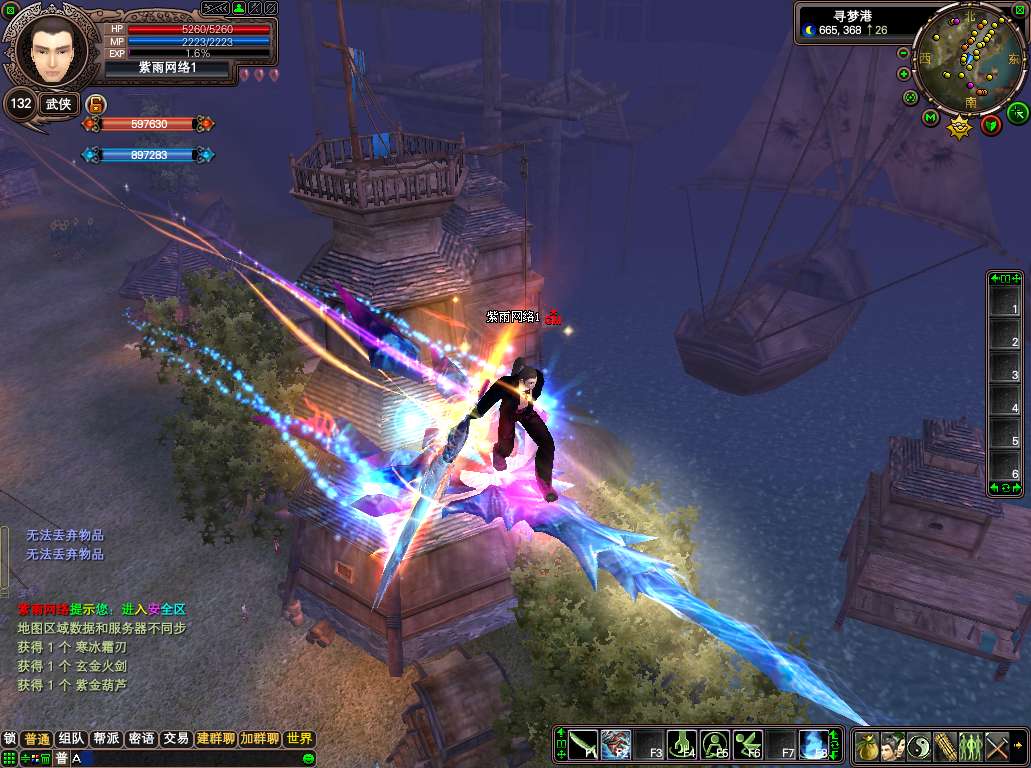Zoom out the minimap with the minus button
Image resolution: width=1031 pixels, height=768 pixels.
(903, 53)
